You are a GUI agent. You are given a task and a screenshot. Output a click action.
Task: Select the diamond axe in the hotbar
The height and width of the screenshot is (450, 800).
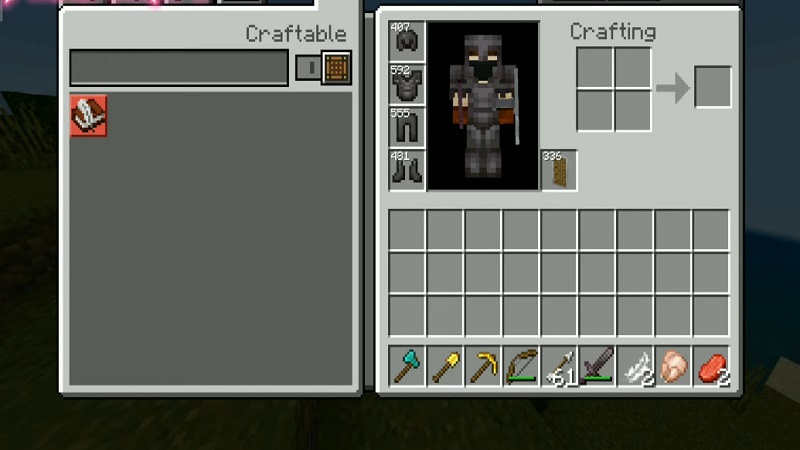click(x=408, y=367)
